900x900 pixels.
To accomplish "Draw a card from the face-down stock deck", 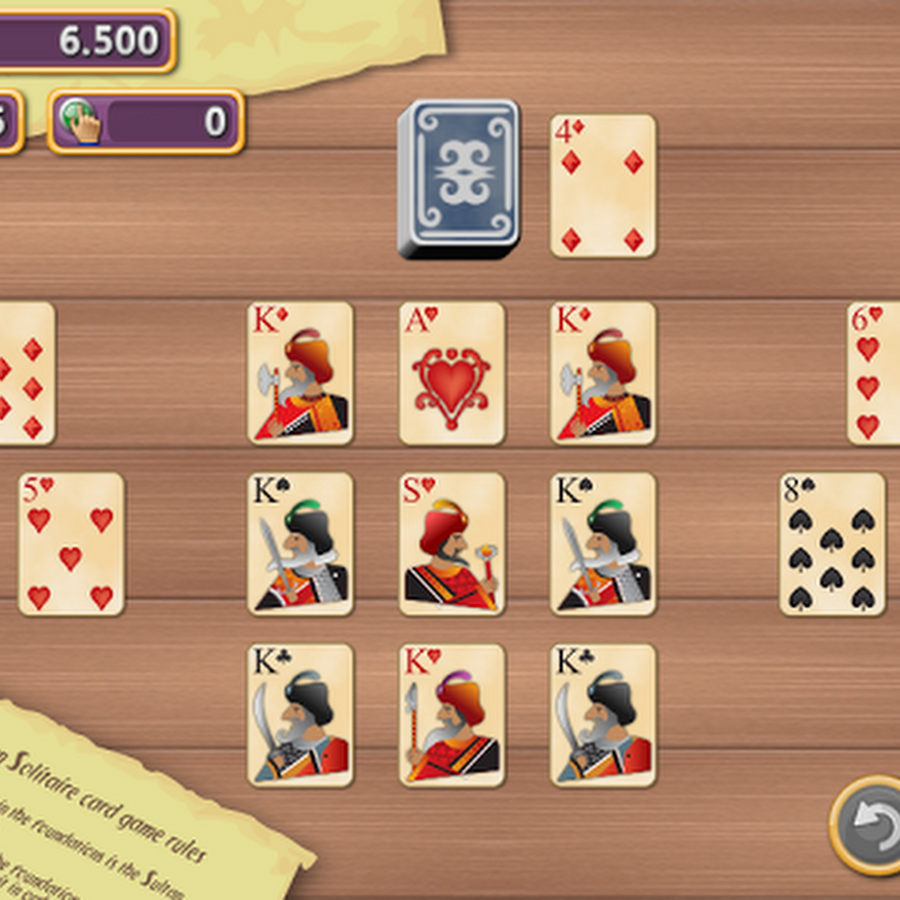I will (x=458, y=178).
